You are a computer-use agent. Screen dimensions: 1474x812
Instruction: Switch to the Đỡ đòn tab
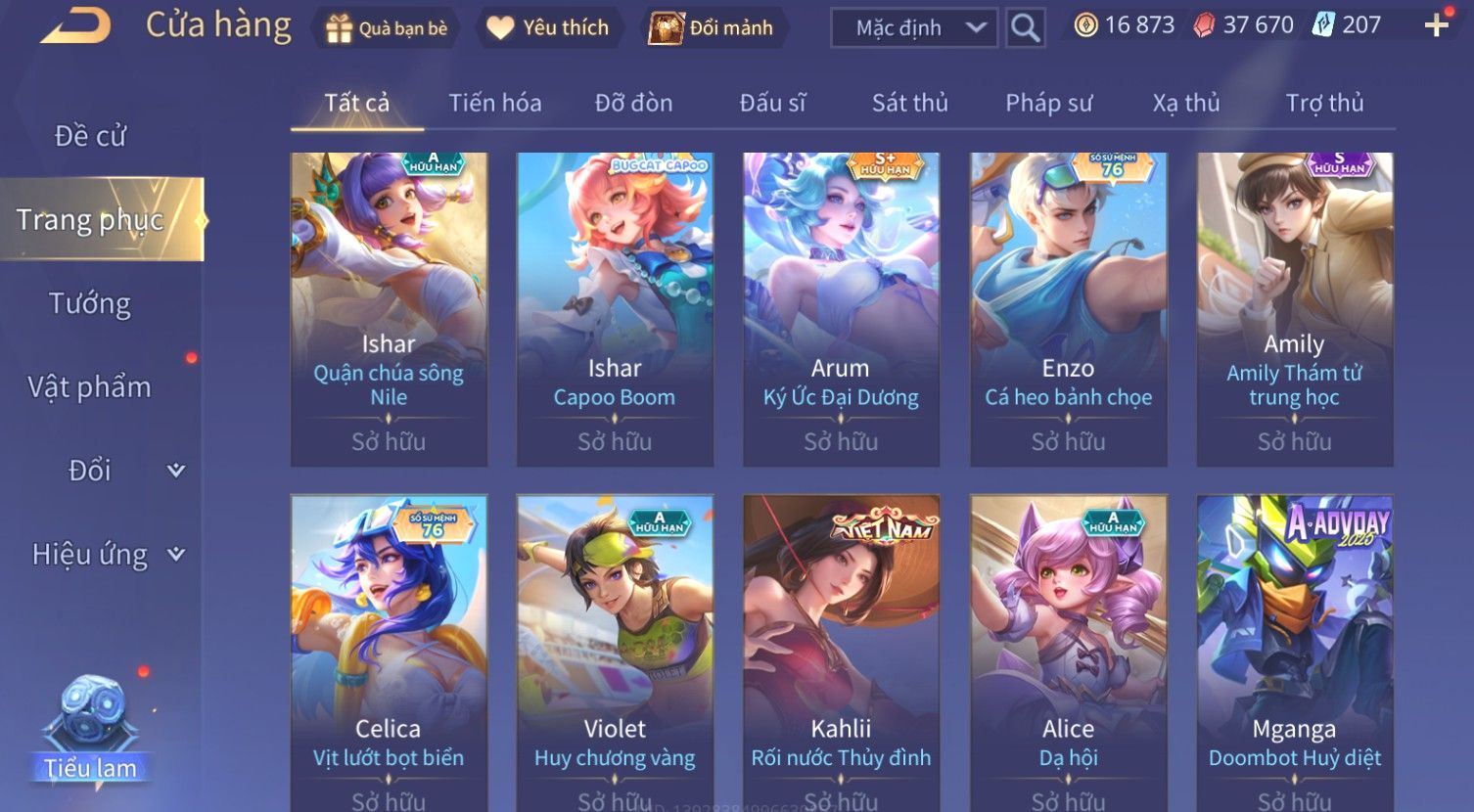(x=633, y=103)
